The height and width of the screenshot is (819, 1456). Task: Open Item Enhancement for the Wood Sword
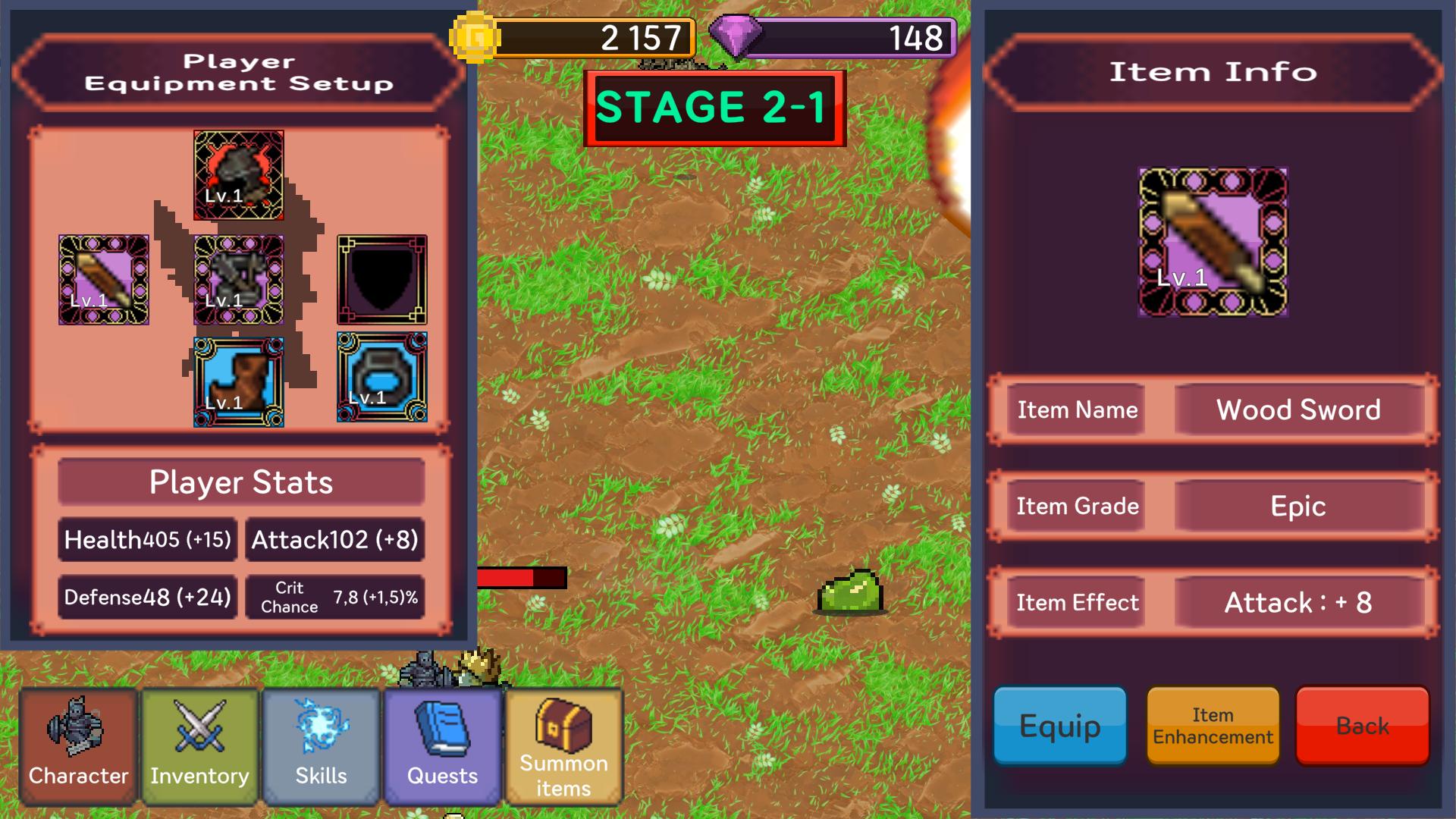point(1211,726)
